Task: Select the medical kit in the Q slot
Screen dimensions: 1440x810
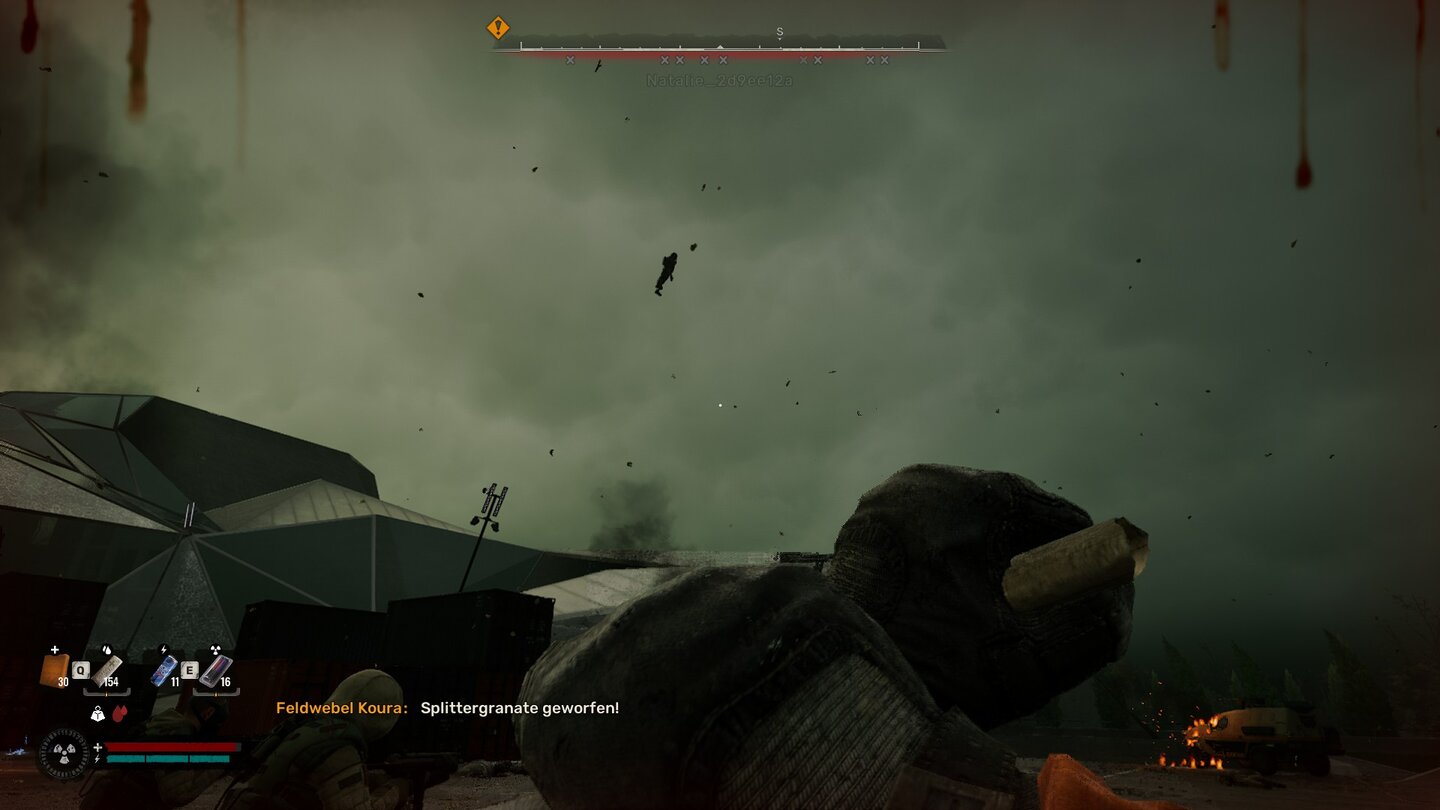Action: click(x=108, y=670)
